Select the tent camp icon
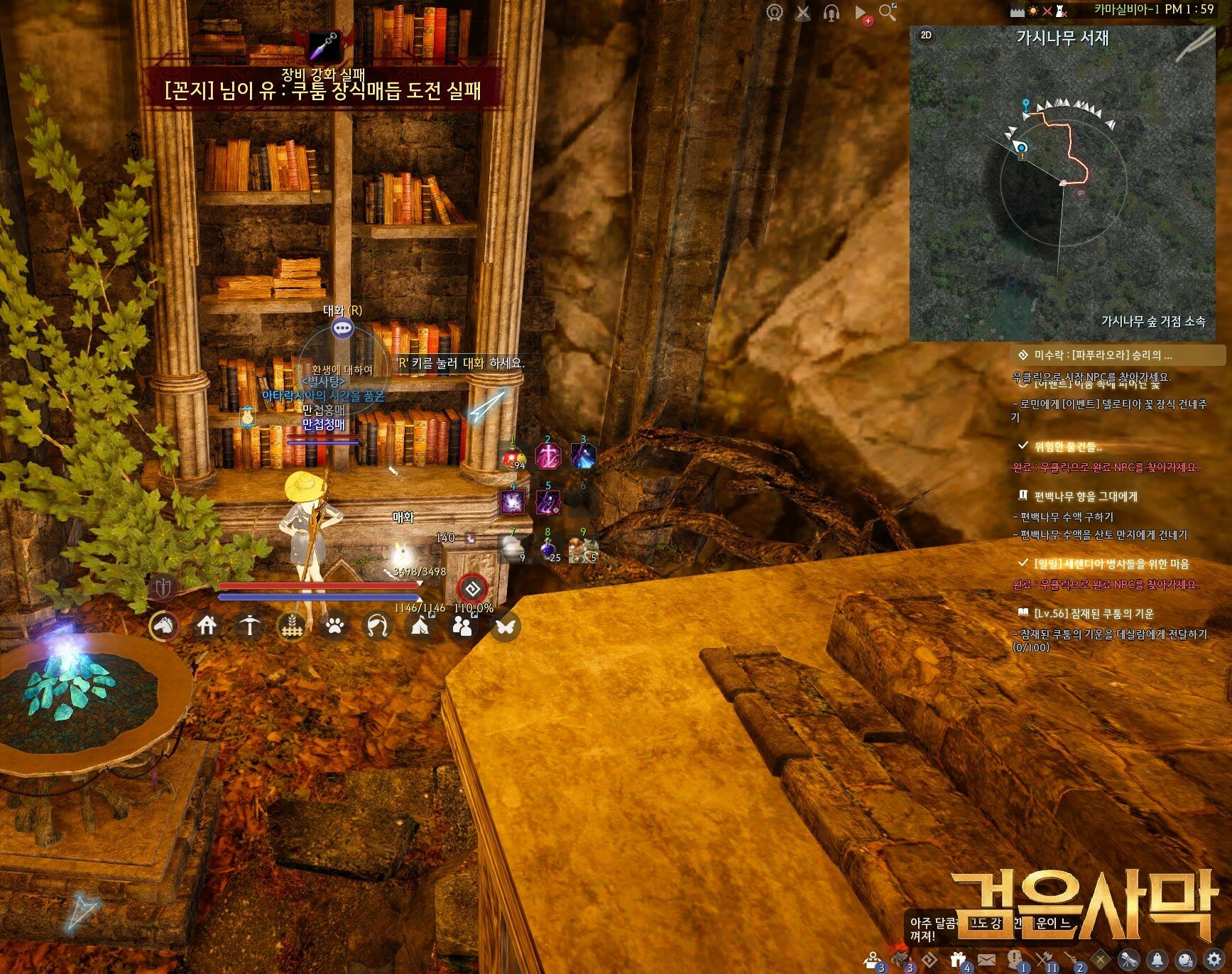The image size is (1232, 974). coord(420,626)
